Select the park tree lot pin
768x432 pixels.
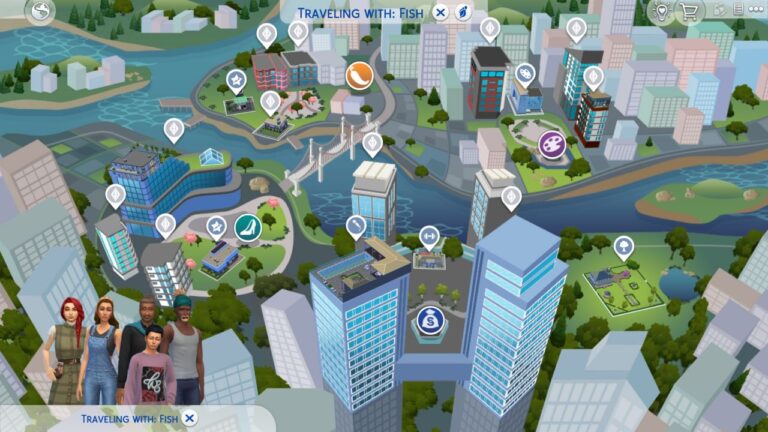pos(623,245)
